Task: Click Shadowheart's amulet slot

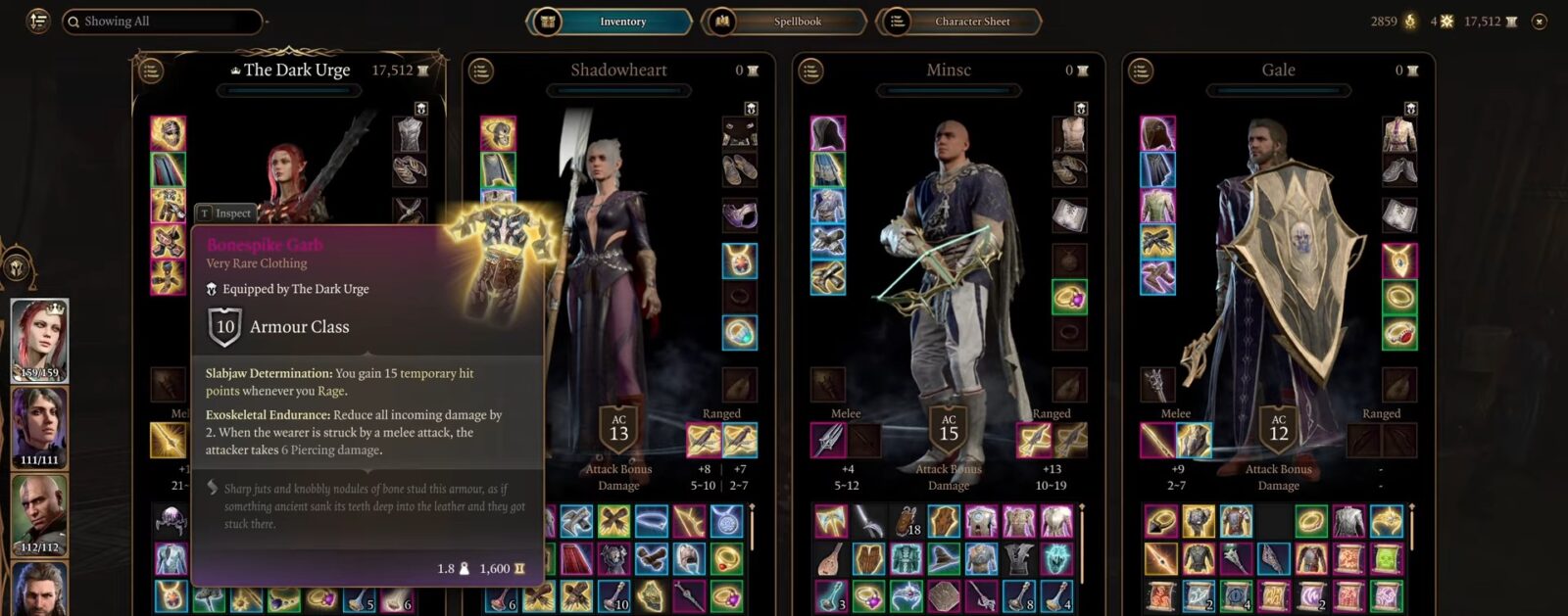Action: tap(739, 261)
